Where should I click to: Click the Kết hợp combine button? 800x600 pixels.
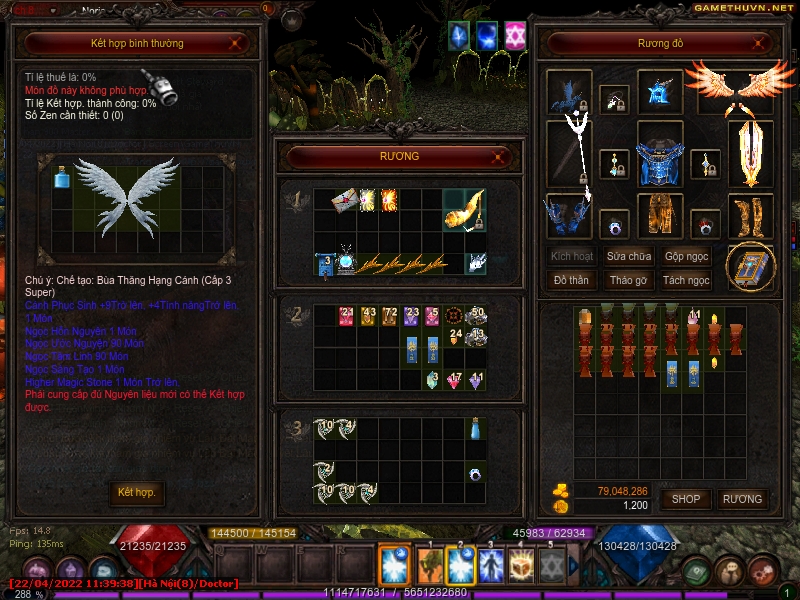(x=137, y=493)
